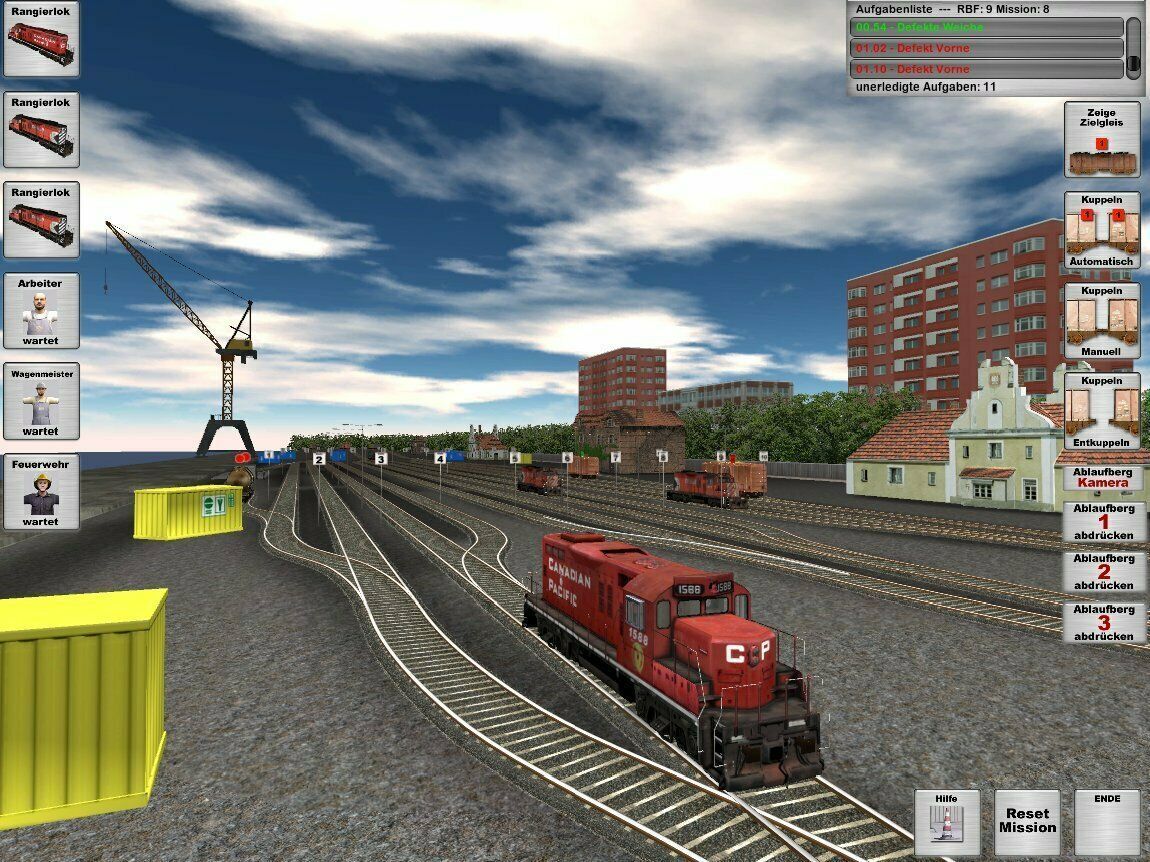Trigger Ablaufberg 2 abdrücken
This screenshot has width=1150, height=862.
1103,572
